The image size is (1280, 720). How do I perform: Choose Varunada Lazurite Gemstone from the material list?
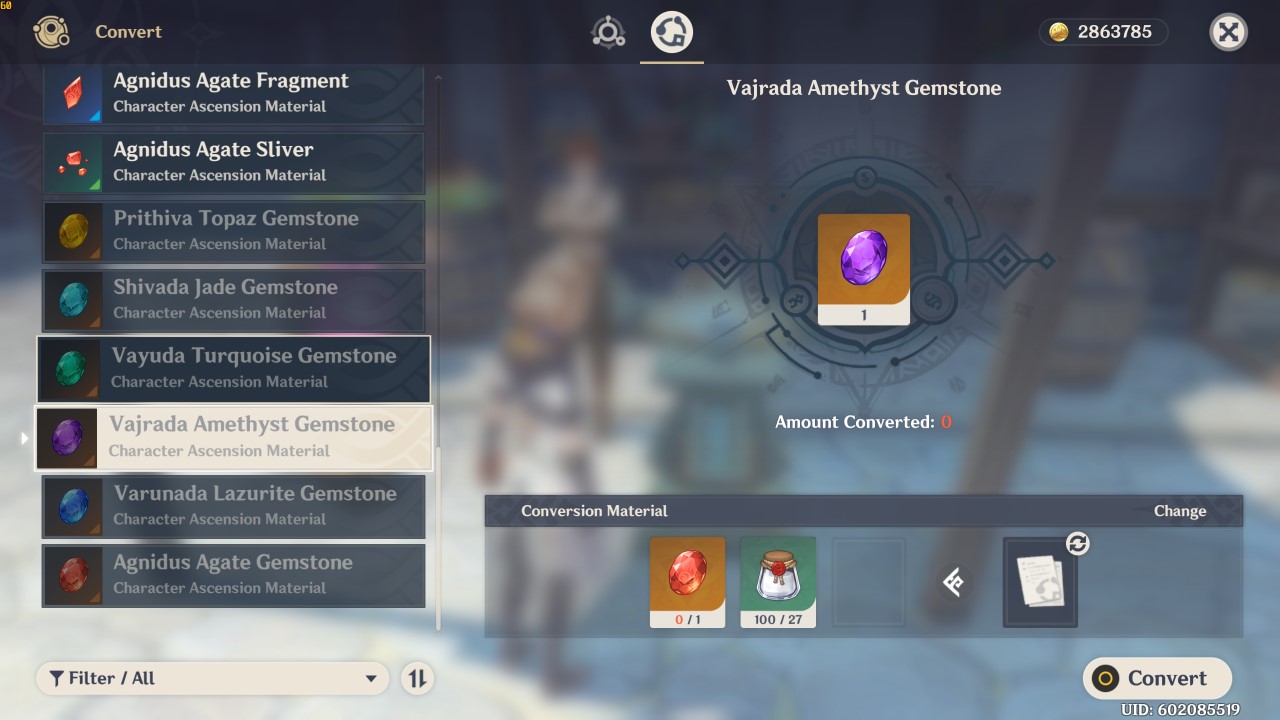pyautogui.click(x=233, y=507)
